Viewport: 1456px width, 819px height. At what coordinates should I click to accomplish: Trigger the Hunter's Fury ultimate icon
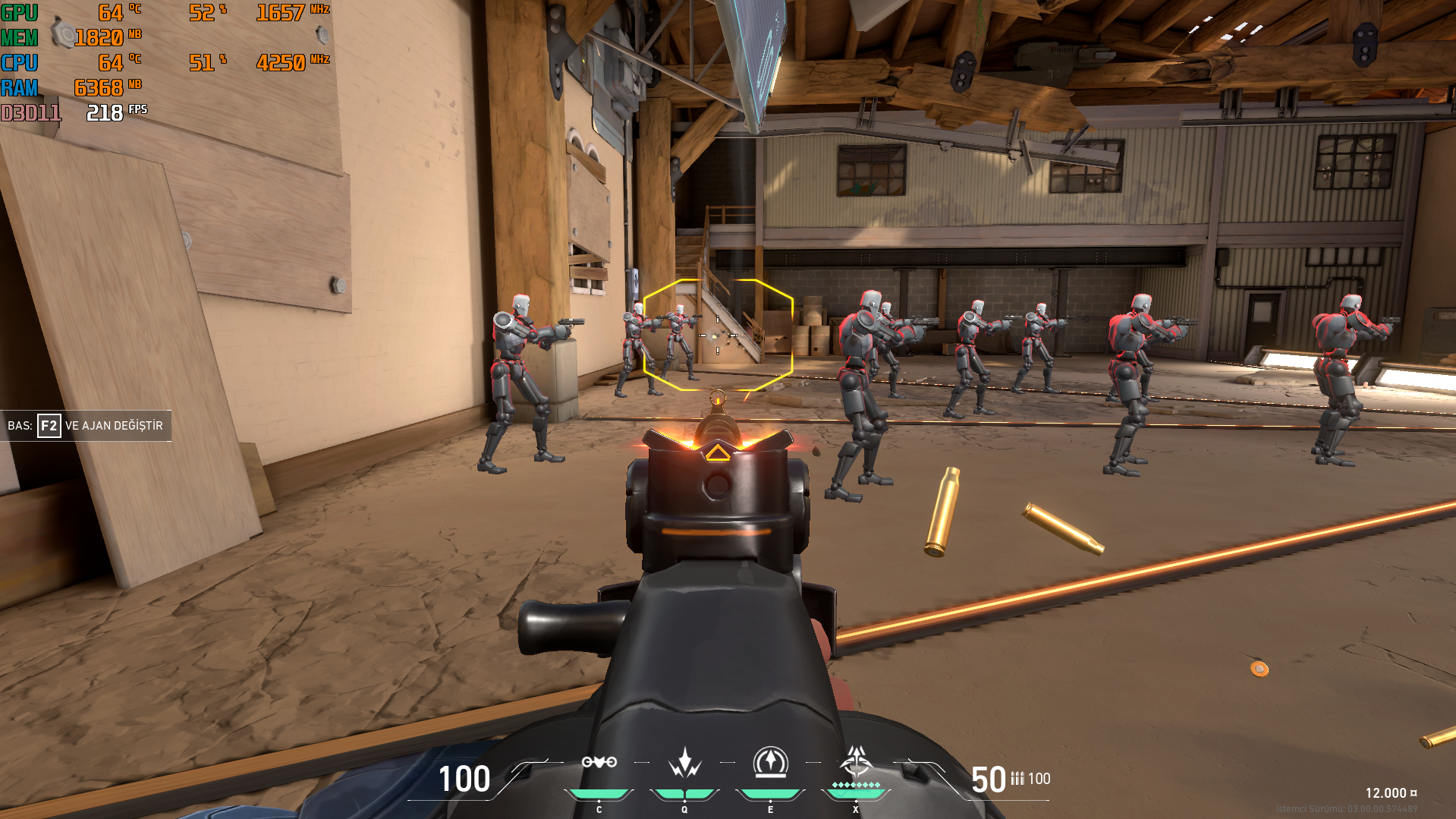(x=856, y=761)
